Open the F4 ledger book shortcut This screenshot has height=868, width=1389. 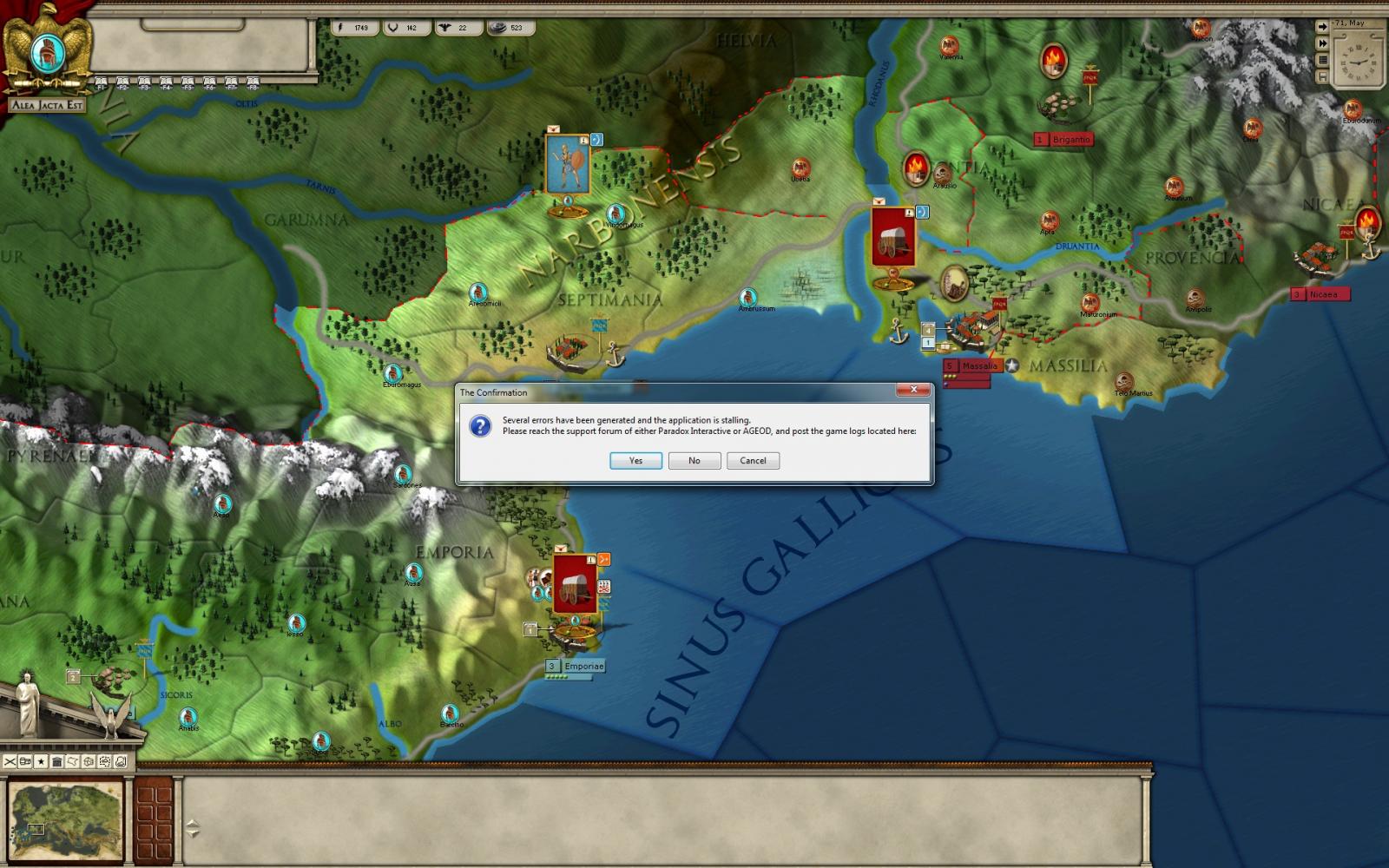point(166,83)
